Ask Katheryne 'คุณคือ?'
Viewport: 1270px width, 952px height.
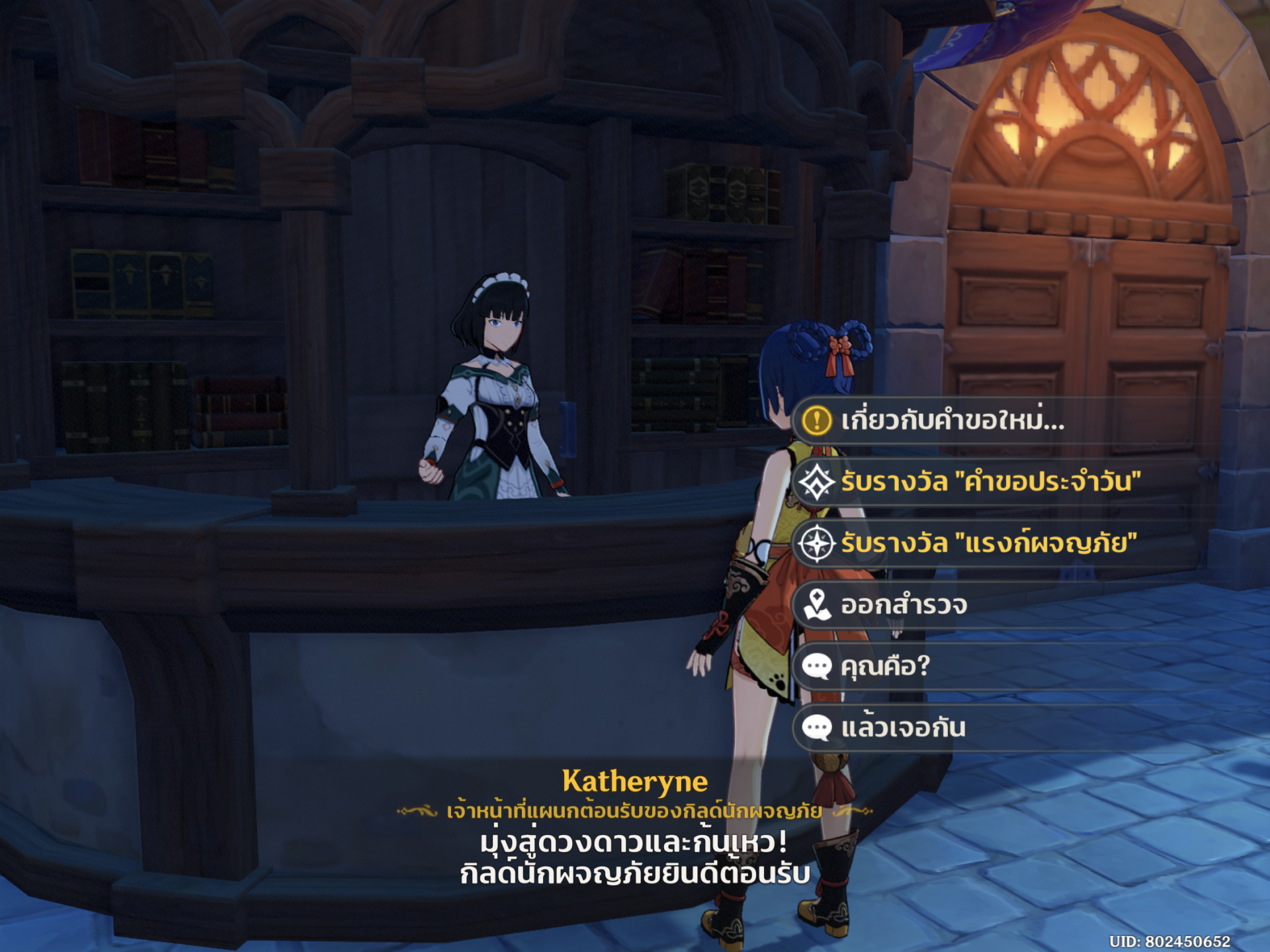[885, 666]
